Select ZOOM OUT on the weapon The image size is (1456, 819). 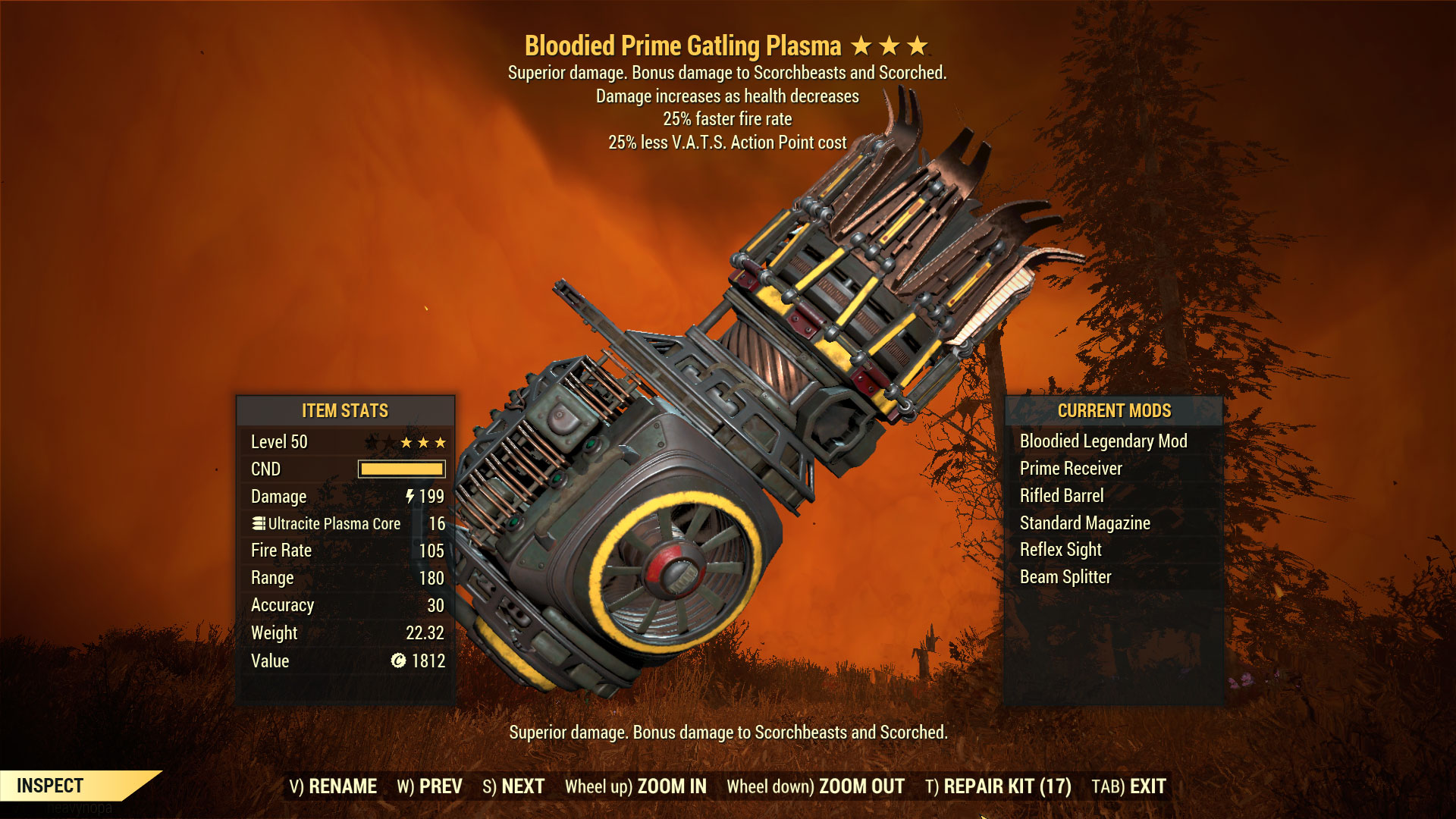(x=815, y=786)
